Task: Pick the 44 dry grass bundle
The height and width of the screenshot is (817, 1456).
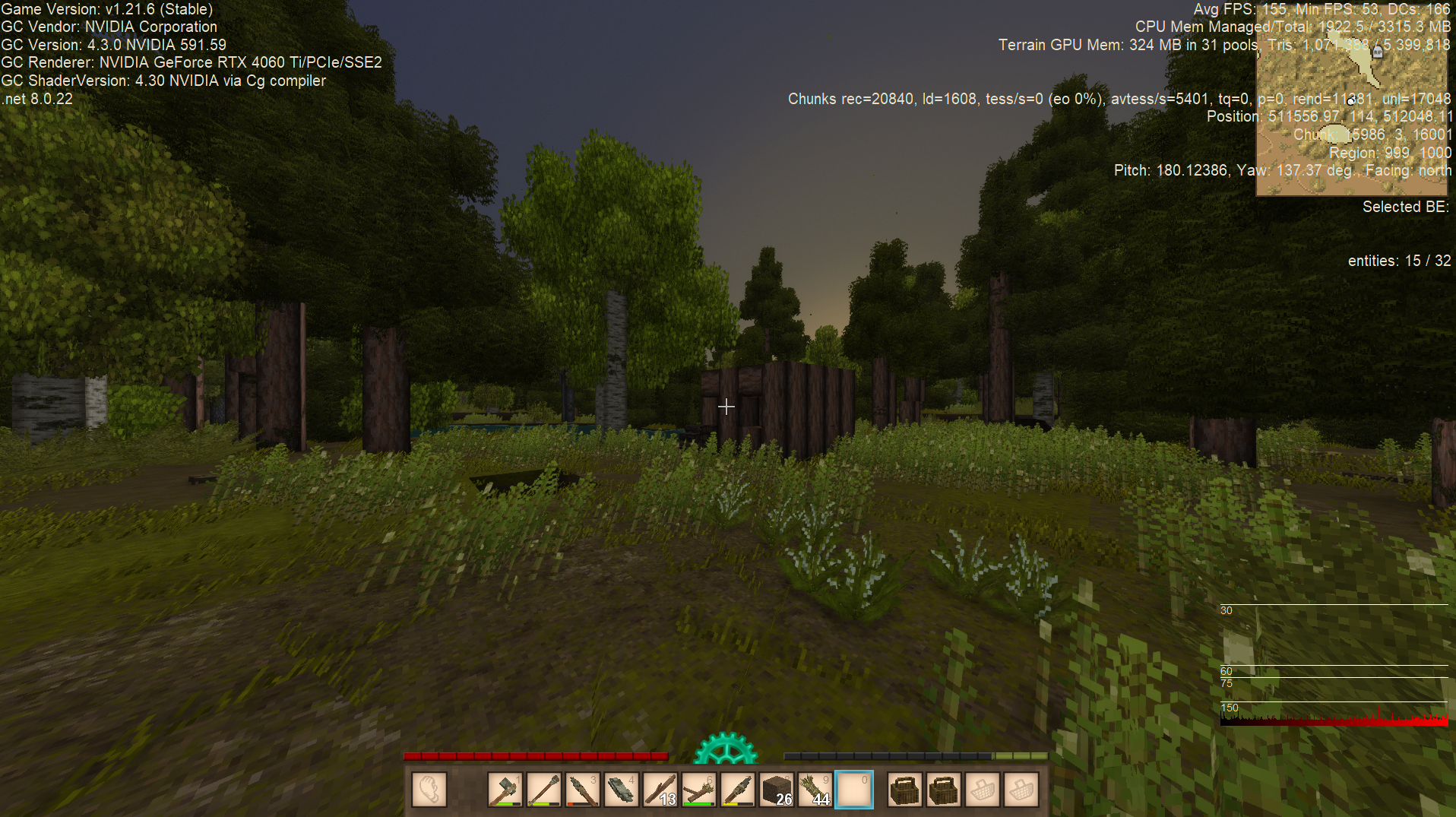Action: pyautogui.click(x=815, y=790)
